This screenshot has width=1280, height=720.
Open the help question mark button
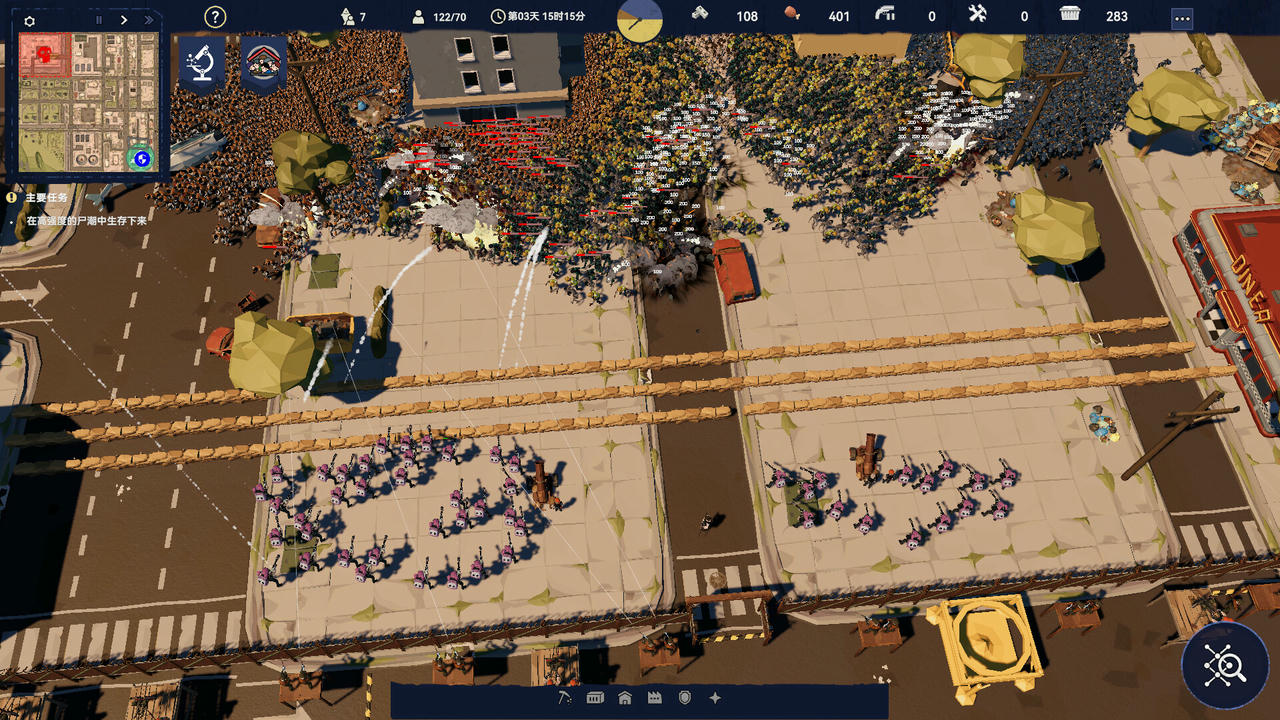[214, 17]
